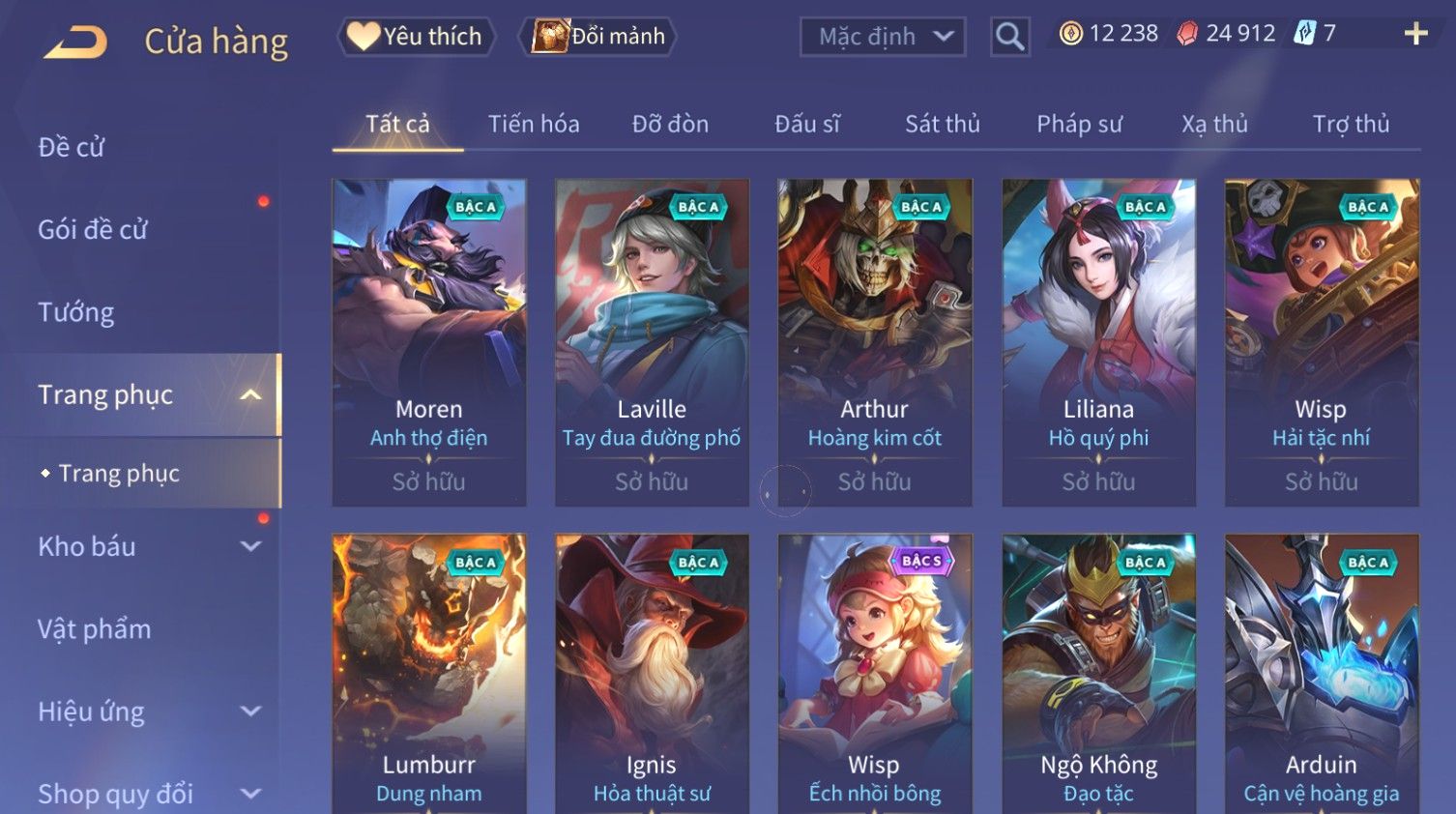
Task: Filter by Pháp sư skins
Action: point(1079,124)
